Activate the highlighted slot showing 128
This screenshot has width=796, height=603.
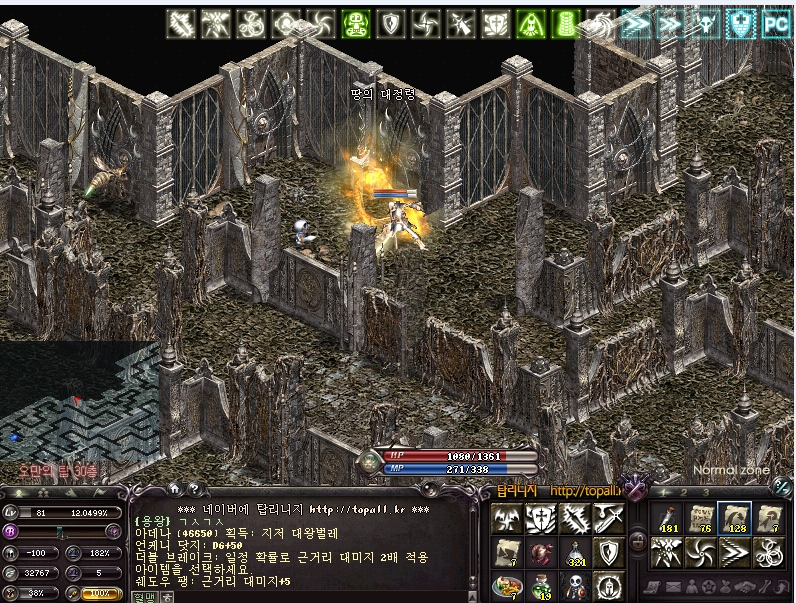tap(735, 519)
